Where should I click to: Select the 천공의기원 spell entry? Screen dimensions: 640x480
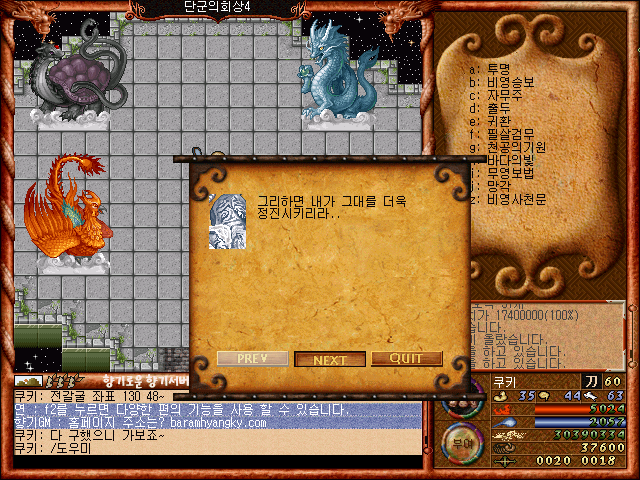[x=513, y=147]
